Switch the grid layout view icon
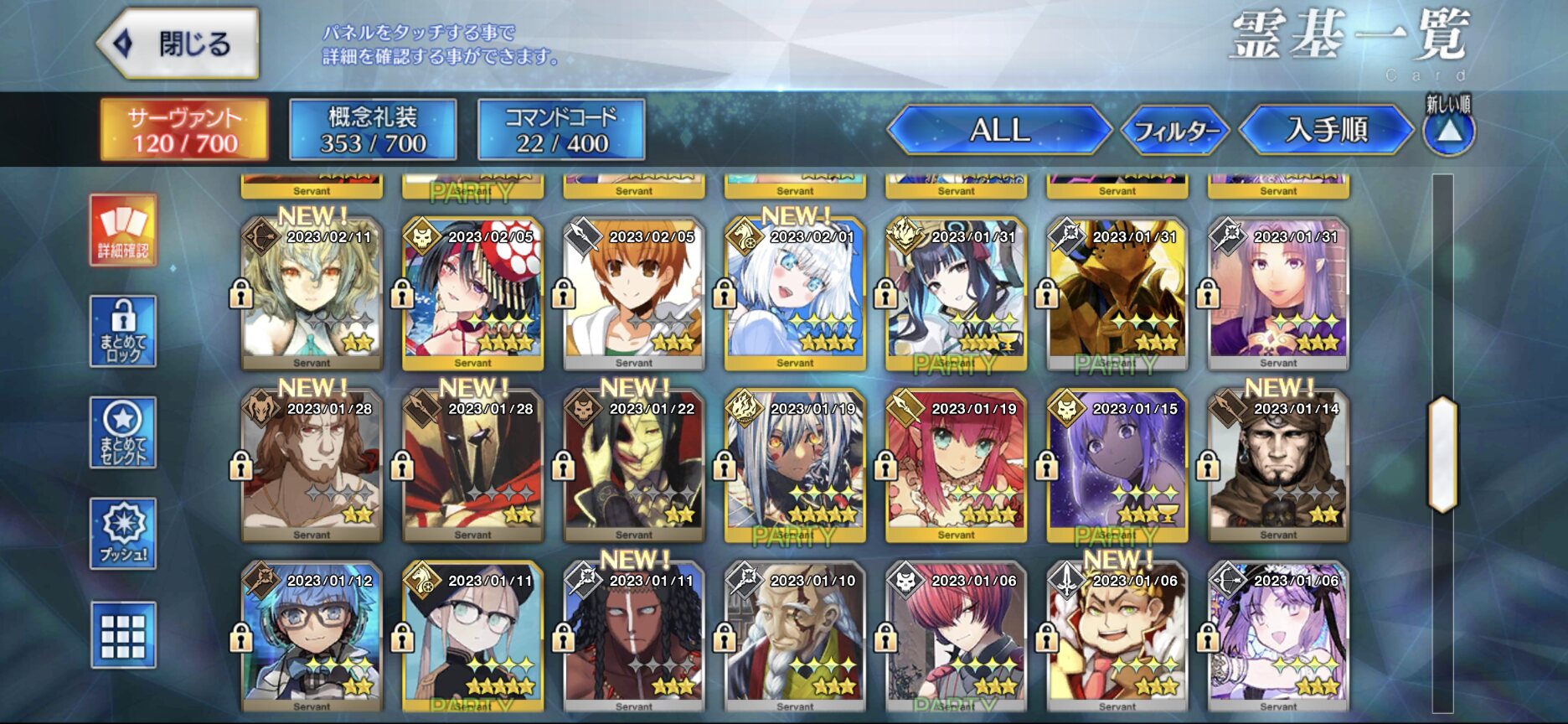Screen dimensions: 1568x724 click(123, 635)
